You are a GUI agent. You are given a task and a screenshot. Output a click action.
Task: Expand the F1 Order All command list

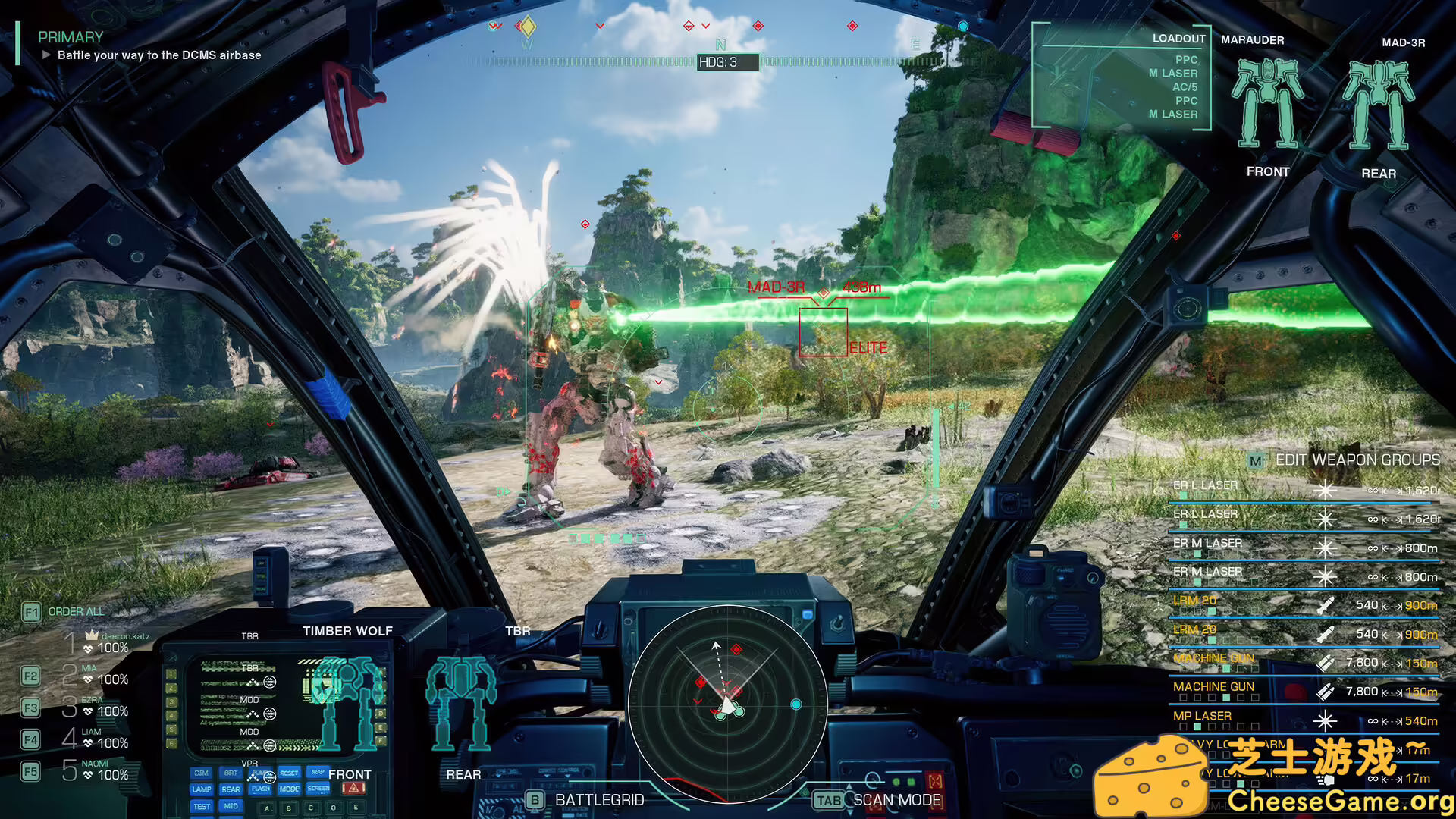[x=31, y=610]
